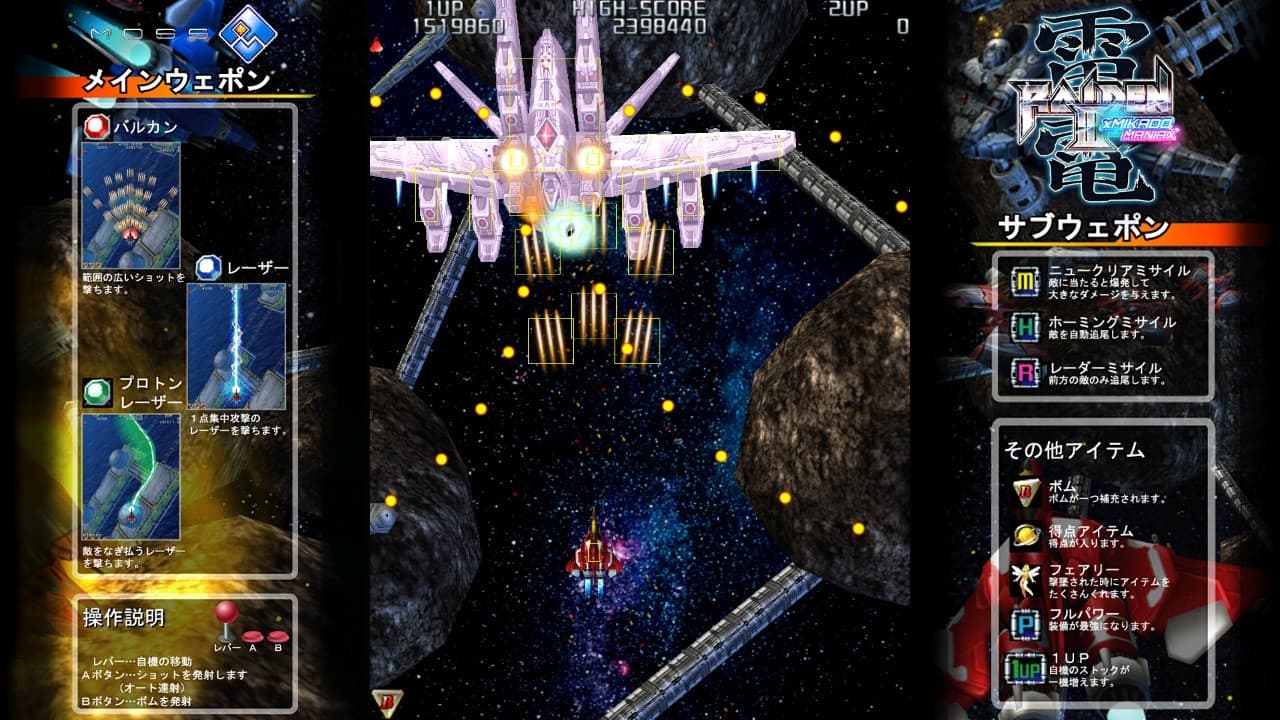
Task: Show the Proton Laser preview thumbnail
Action: coord(131,476)
